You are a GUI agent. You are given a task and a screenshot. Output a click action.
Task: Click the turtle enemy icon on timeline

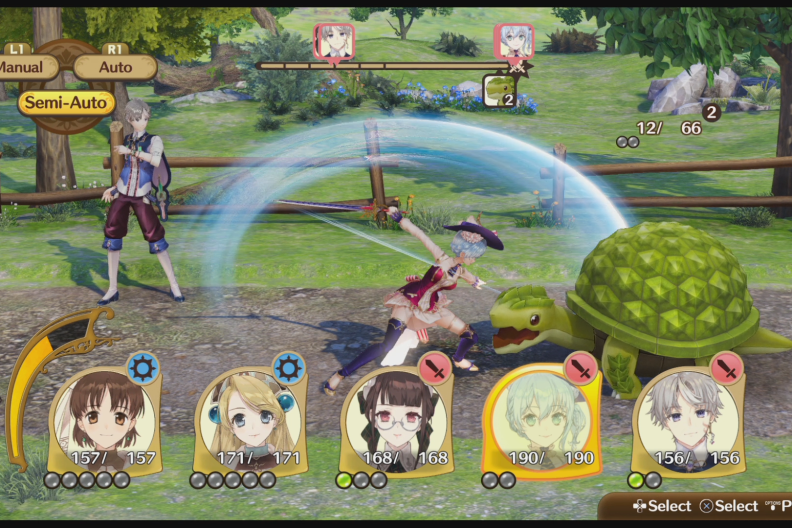pos(499,90)
